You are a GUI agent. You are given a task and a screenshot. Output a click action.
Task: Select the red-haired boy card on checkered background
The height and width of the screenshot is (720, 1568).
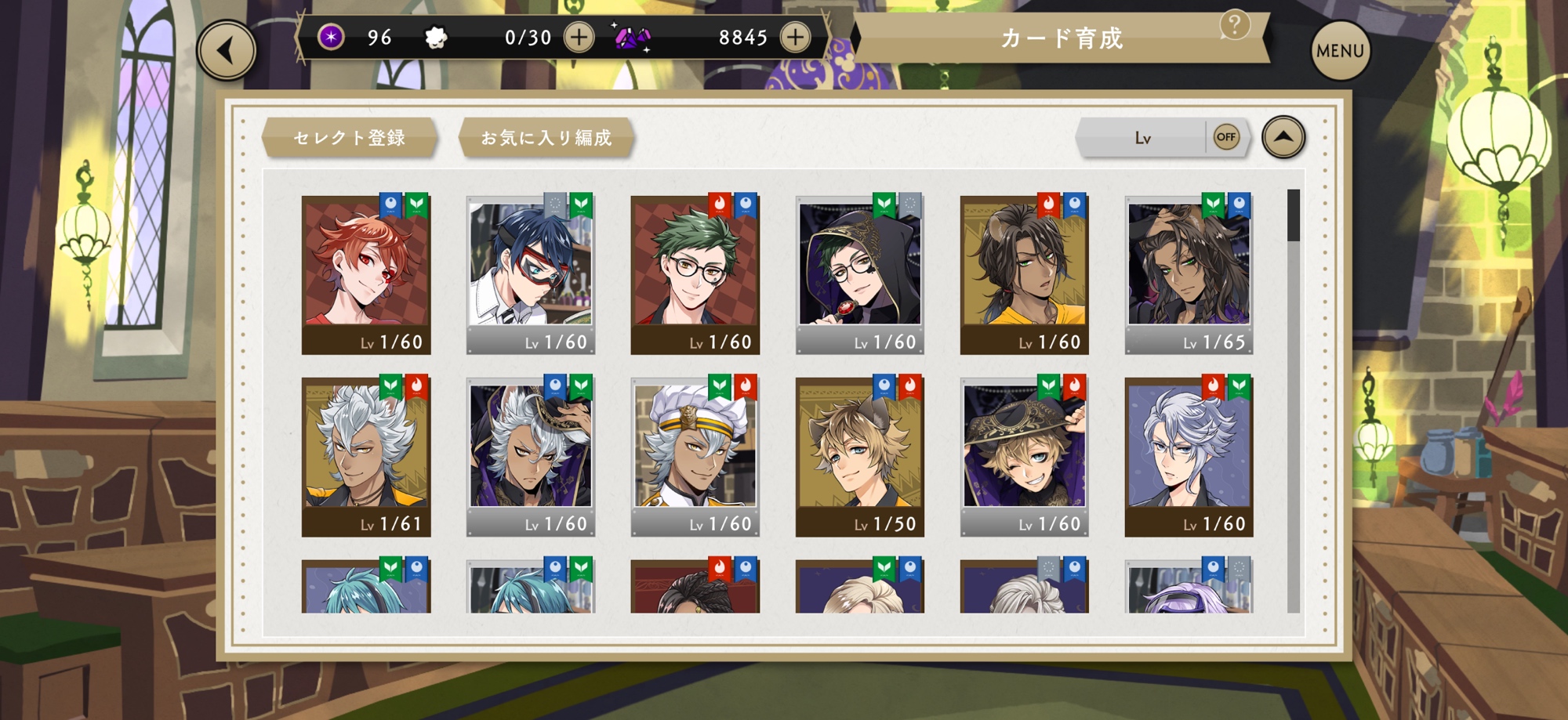[366, 274]
